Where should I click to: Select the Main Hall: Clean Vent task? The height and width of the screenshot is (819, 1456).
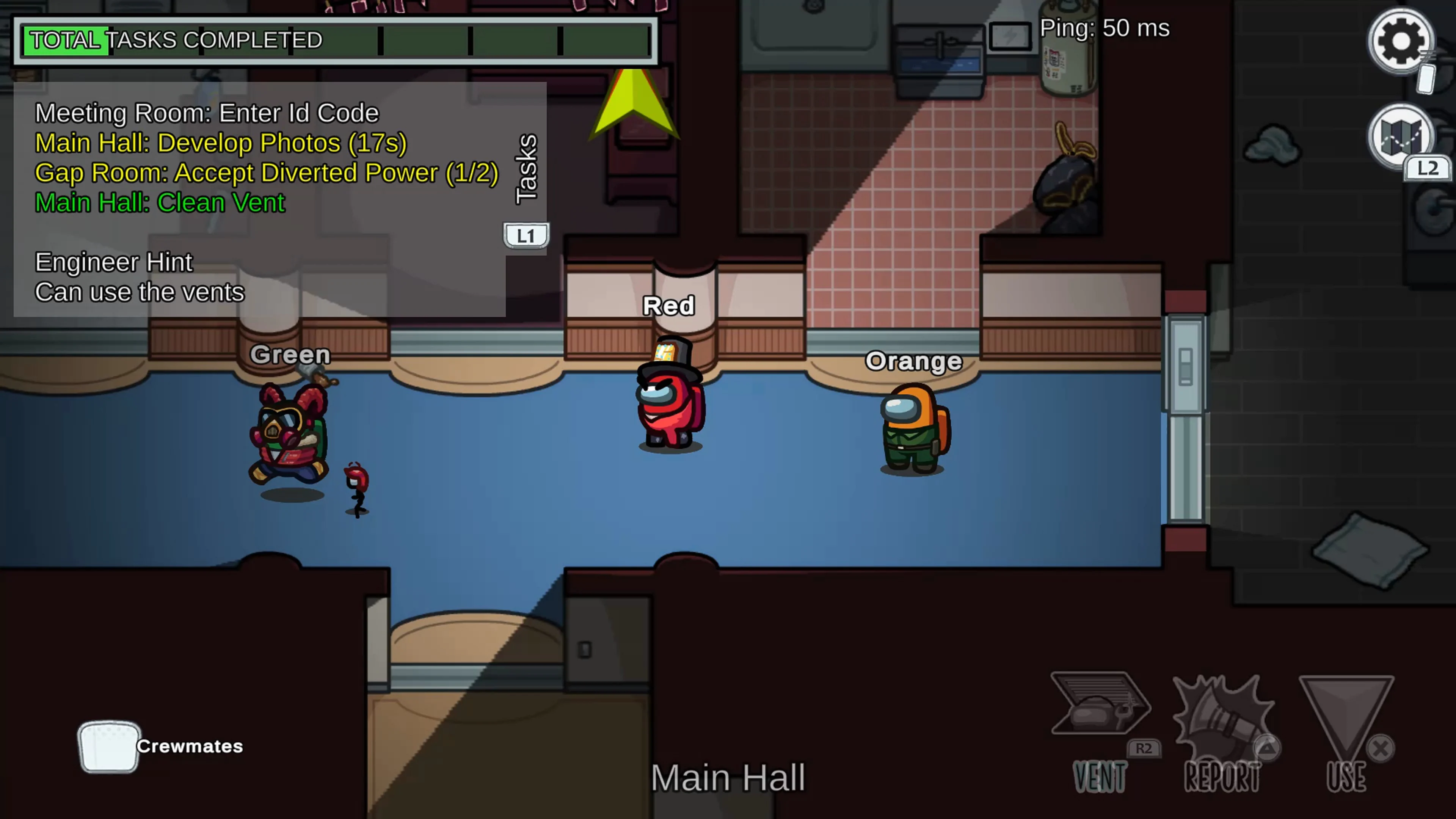[x=160, y=202]
